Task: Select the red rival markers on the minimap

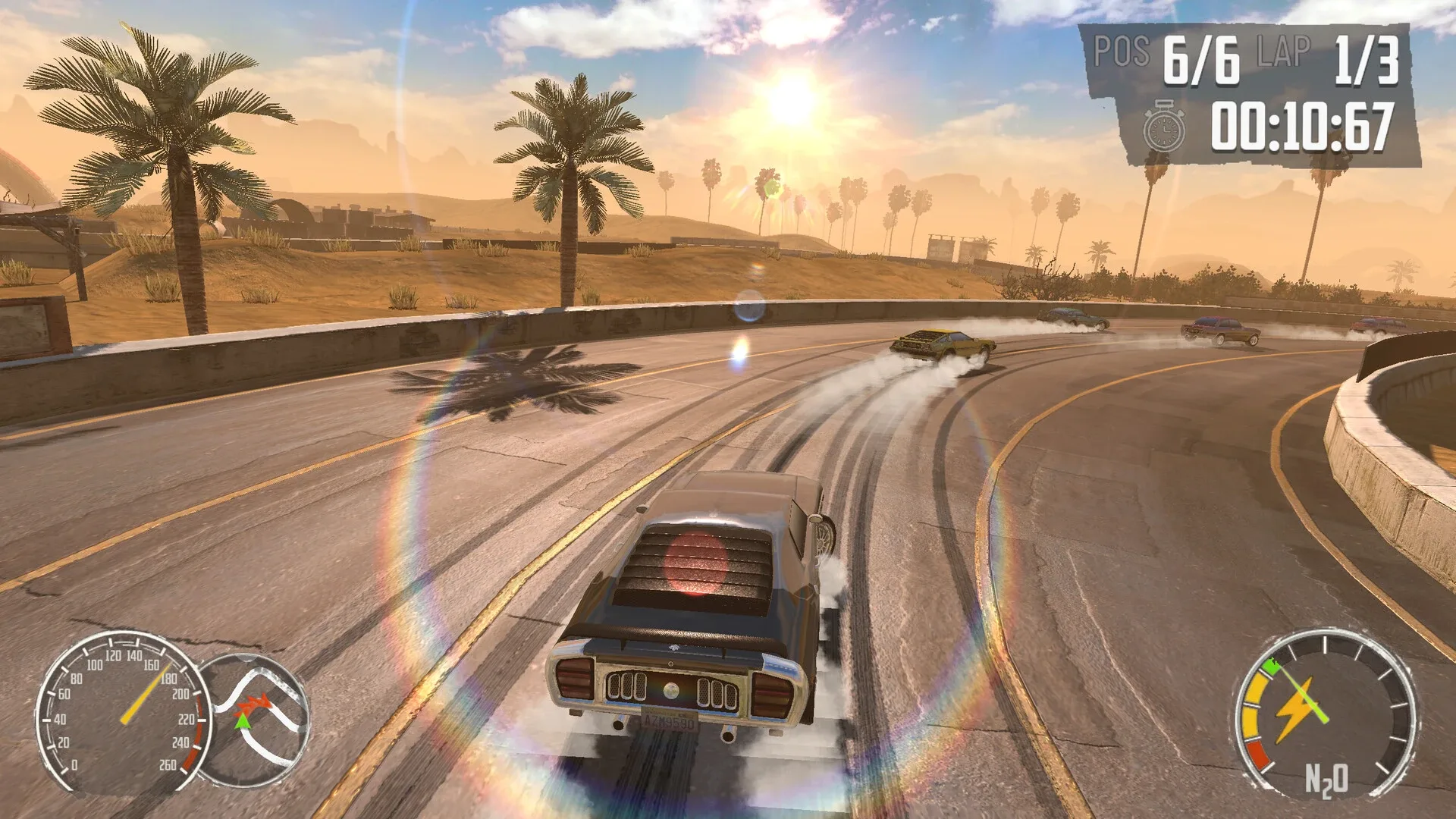Action: [253, 704]
